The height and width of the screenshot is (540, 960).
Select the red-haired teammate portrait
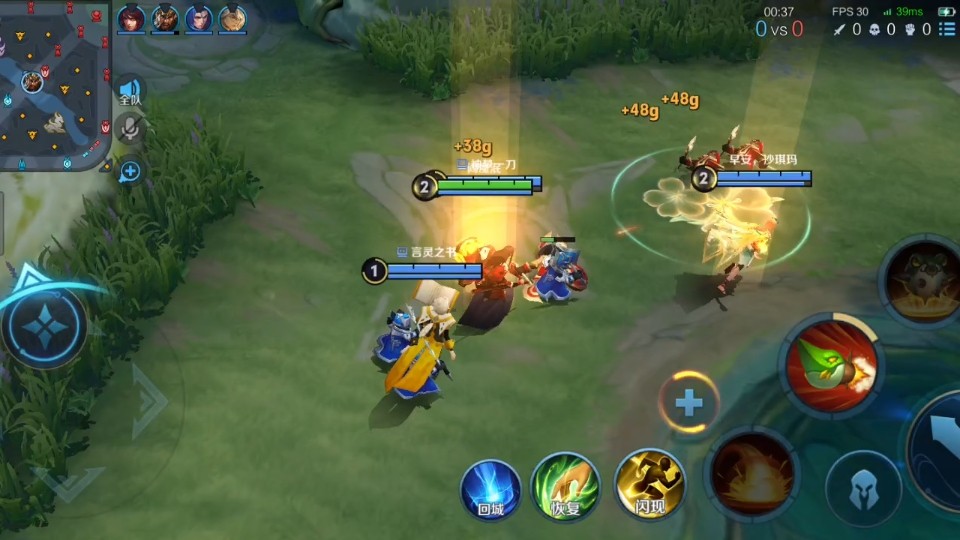pyautogui.click(x=131, y=19)
